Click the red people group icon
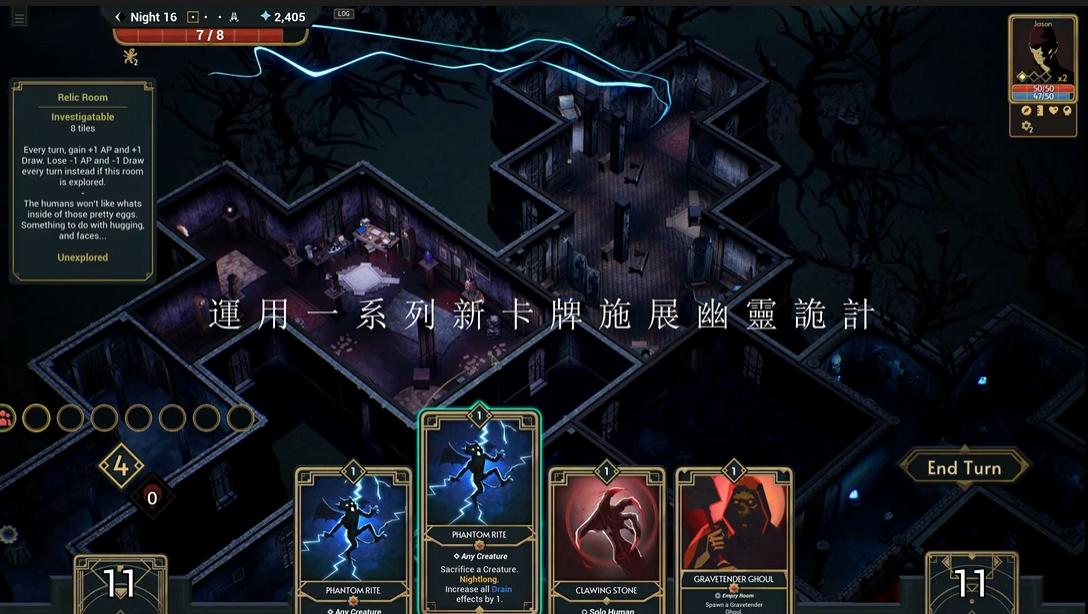 tap(6, 418)
